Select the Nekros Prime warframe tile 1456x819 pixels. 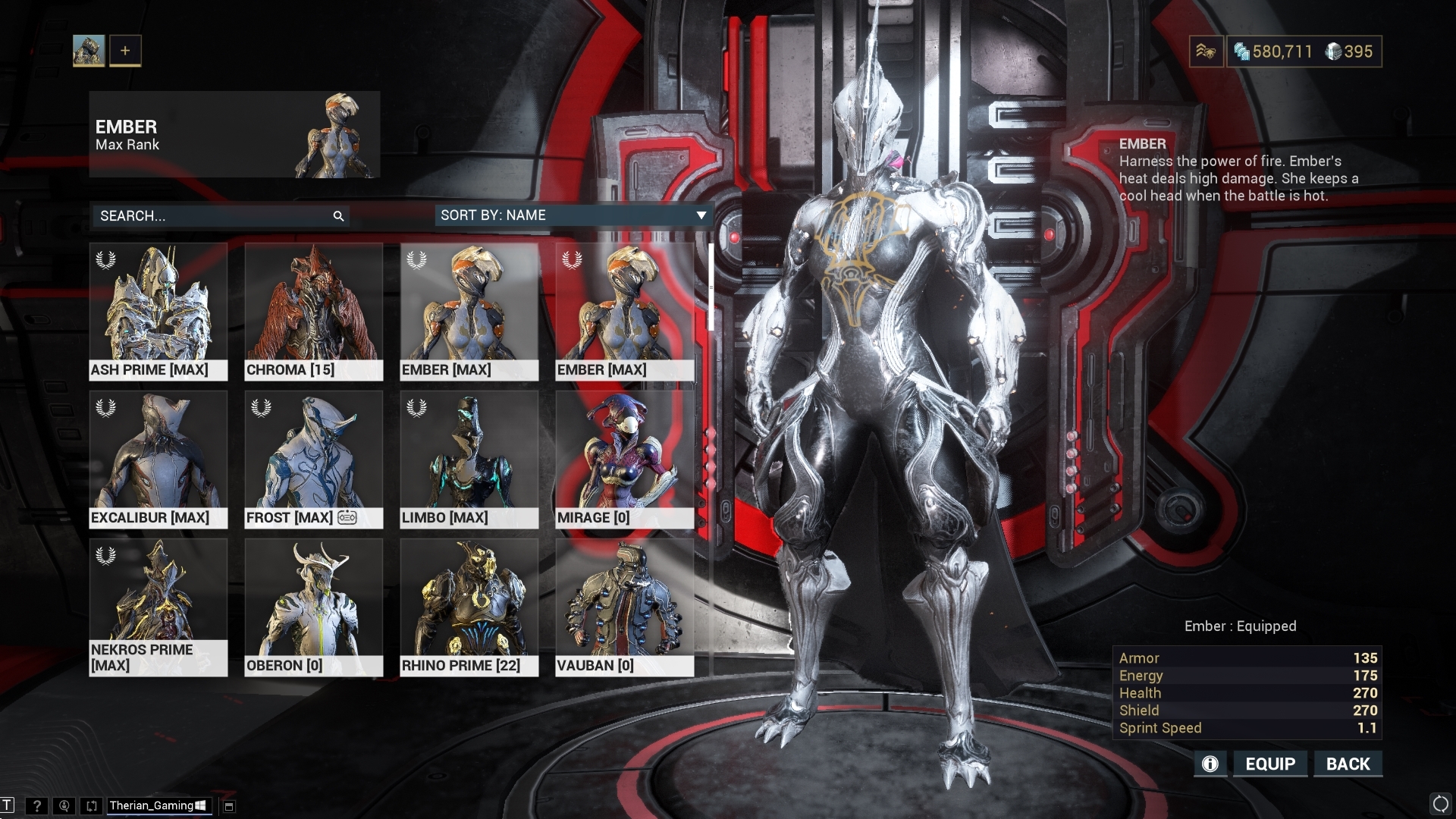[x=158, y=607]
